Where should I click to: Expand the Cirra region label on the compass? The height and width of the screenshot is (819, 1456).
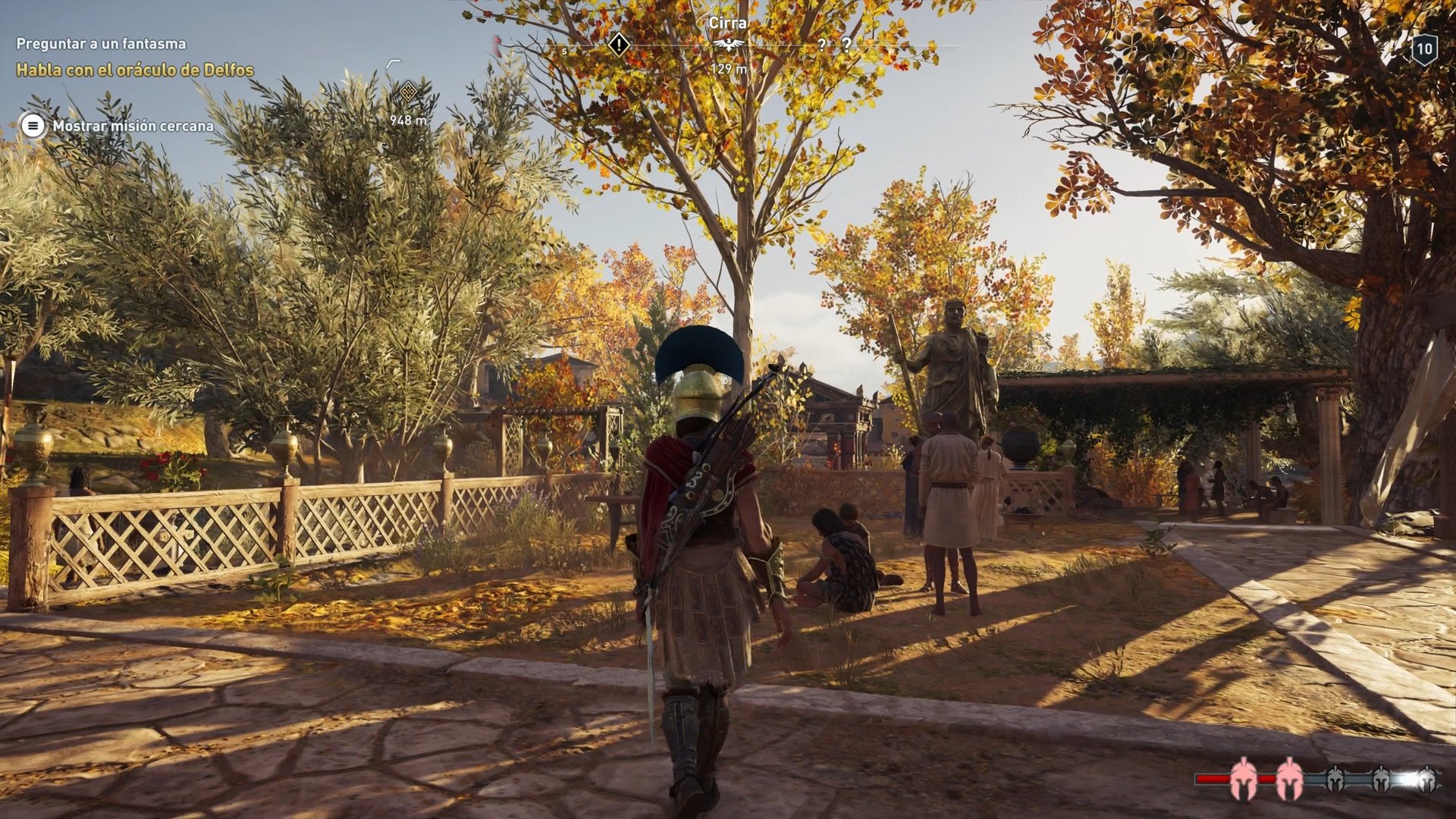726,23
